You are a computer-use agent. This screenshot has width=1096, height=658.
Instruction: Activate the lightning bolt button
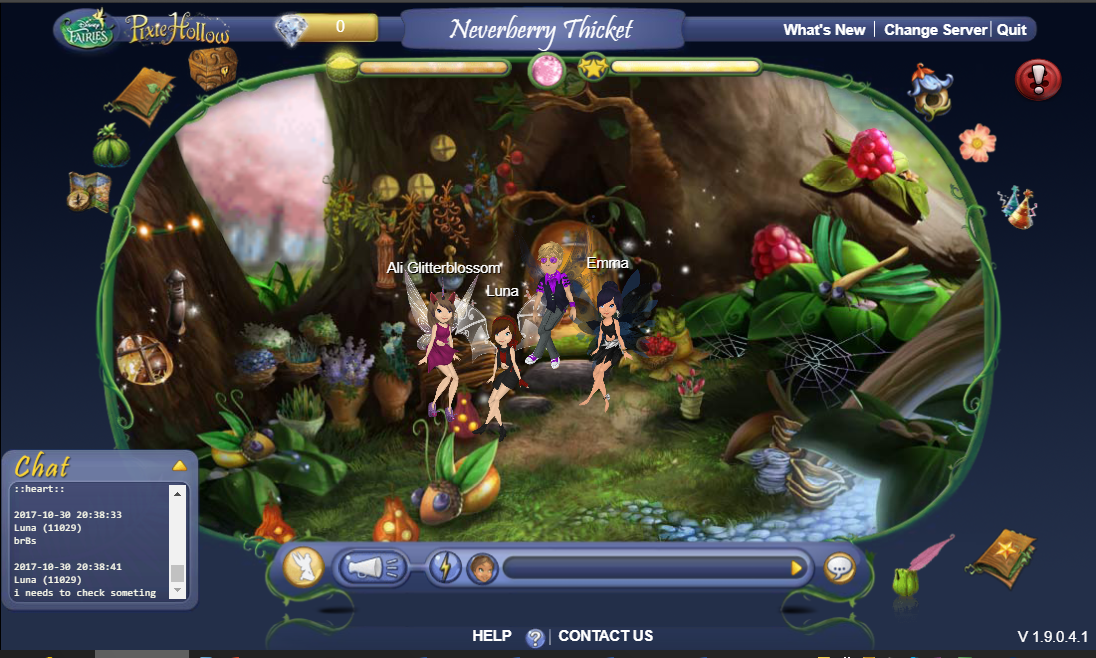pos(445,568)
